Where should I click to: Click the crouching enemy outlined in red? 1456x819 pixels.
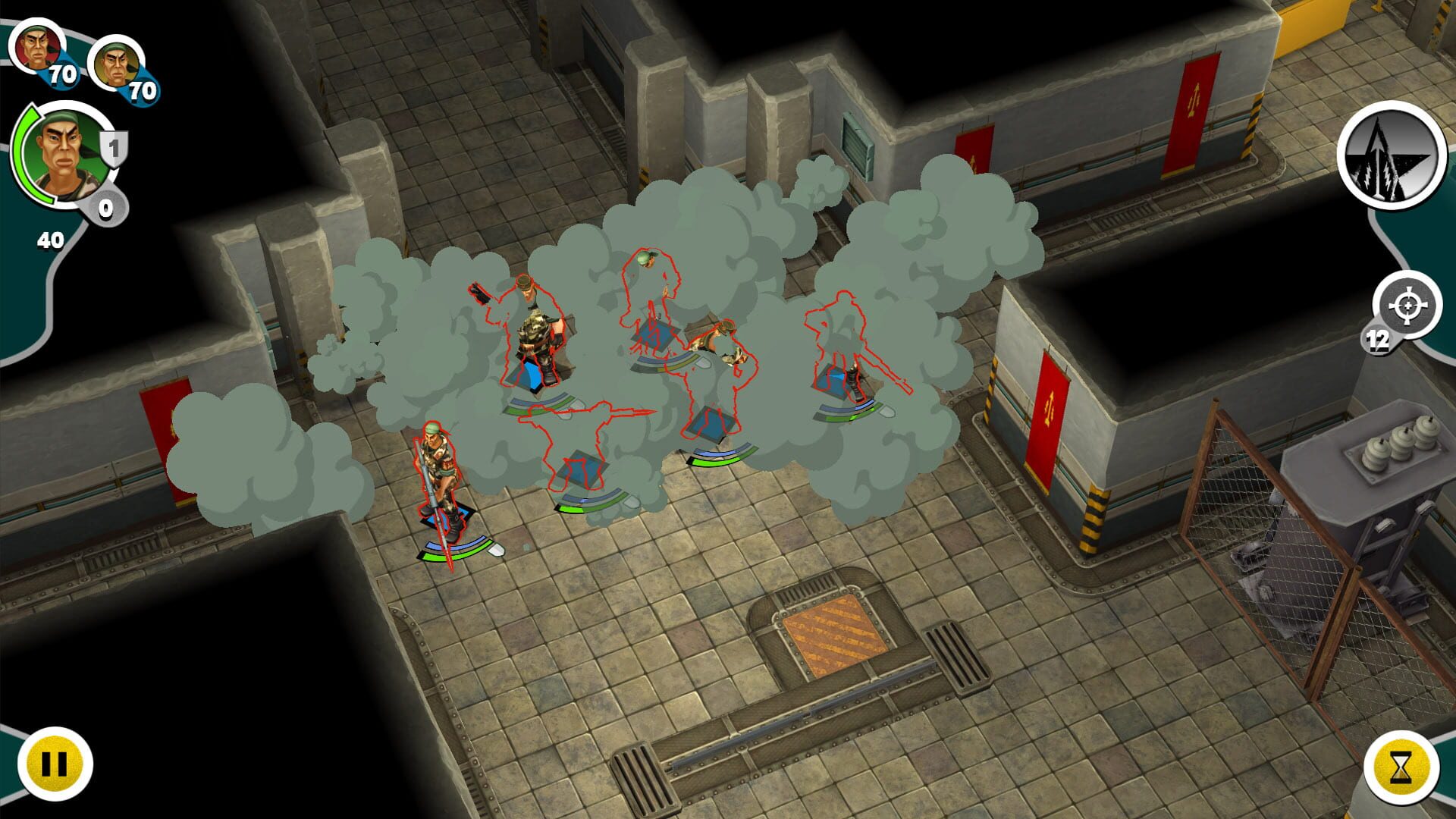(720, 349)
